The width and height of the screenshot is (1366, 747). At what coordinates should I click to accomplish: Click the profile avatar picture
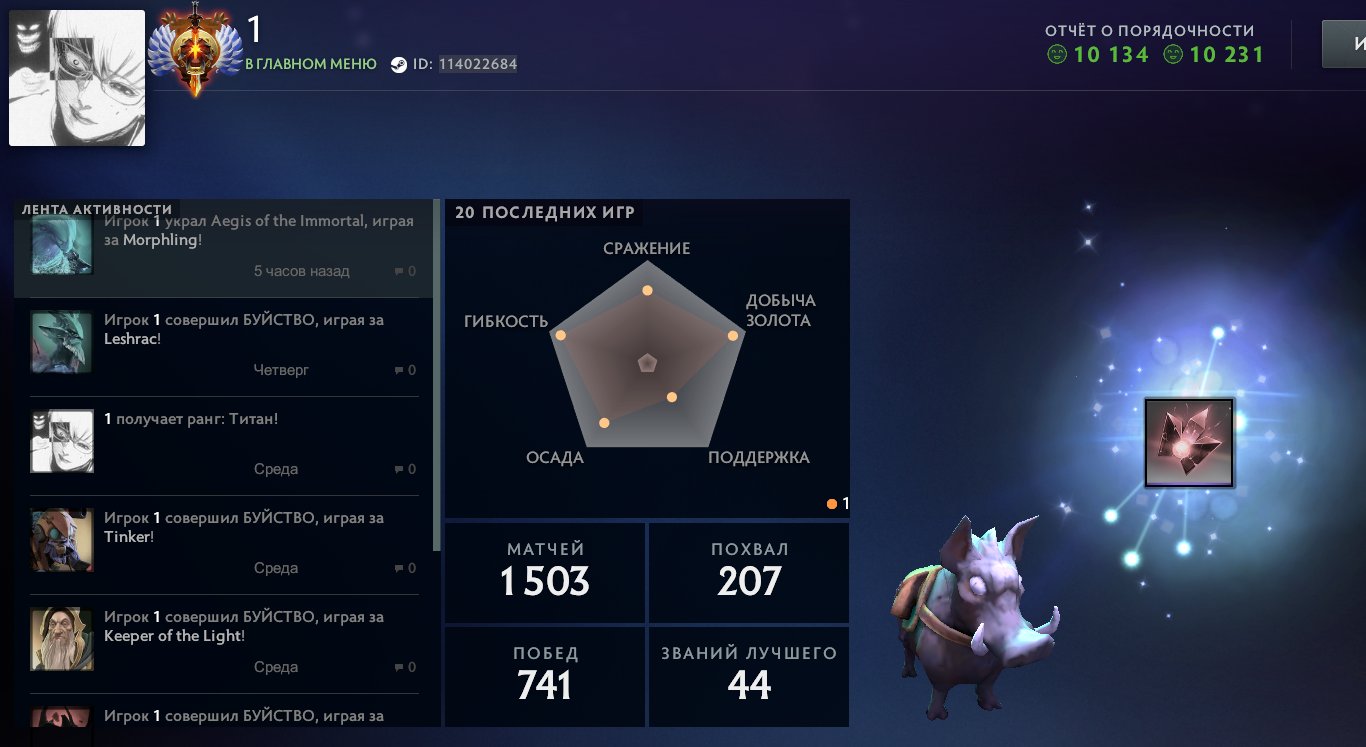pos(76,77)
